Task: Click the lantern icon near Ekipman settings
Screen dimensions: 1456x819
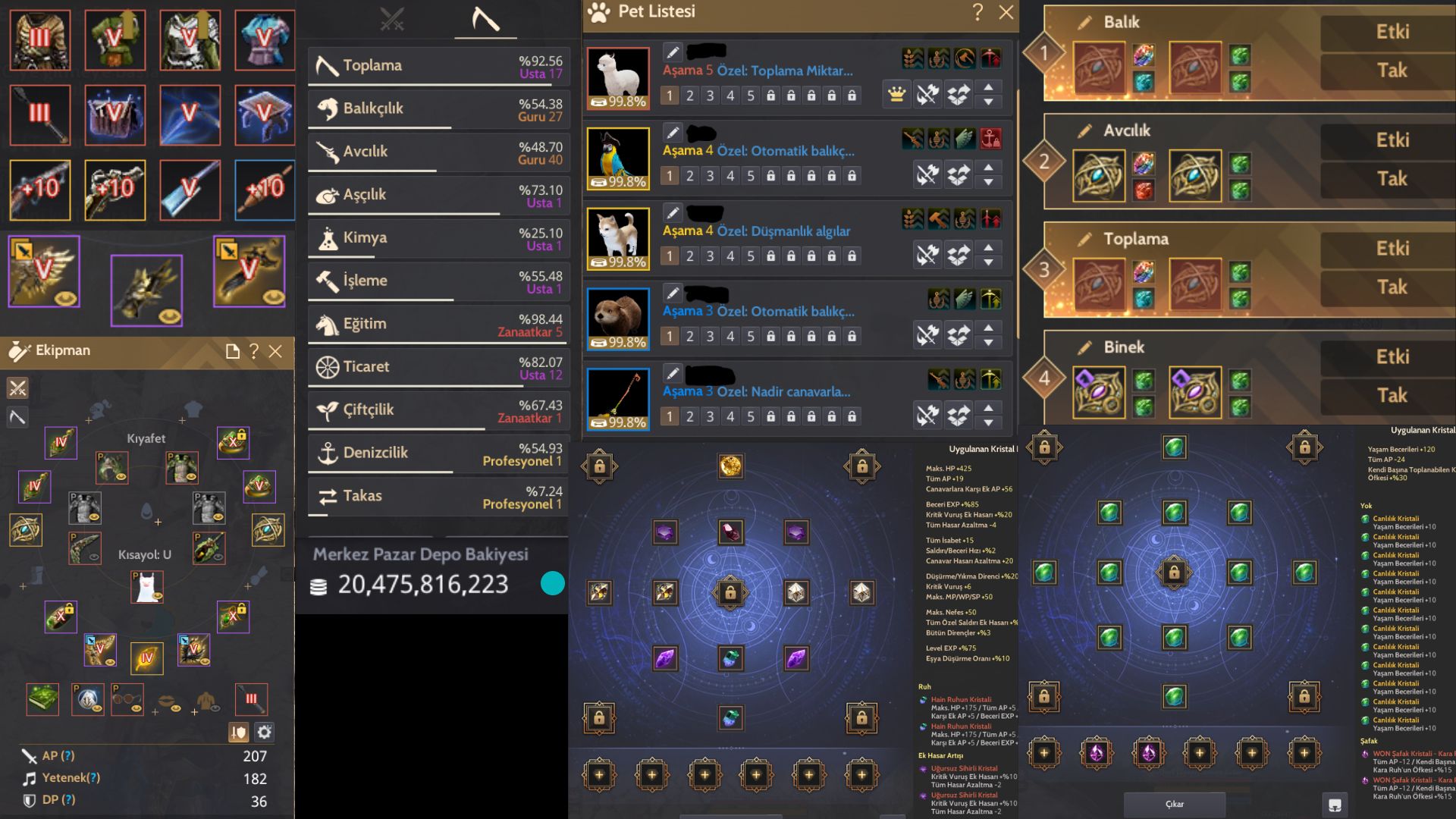Action: pyautogui.click(x=238, y=732)
